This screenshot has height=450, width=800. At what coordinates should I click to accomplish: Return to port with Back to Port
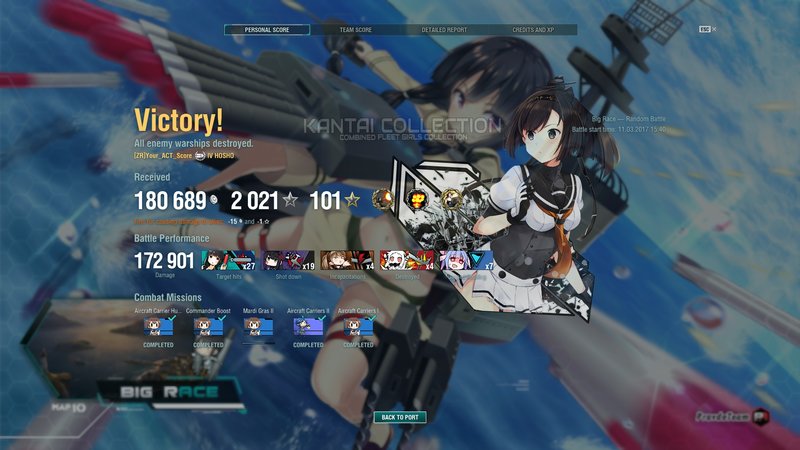[x=400, y=417]
